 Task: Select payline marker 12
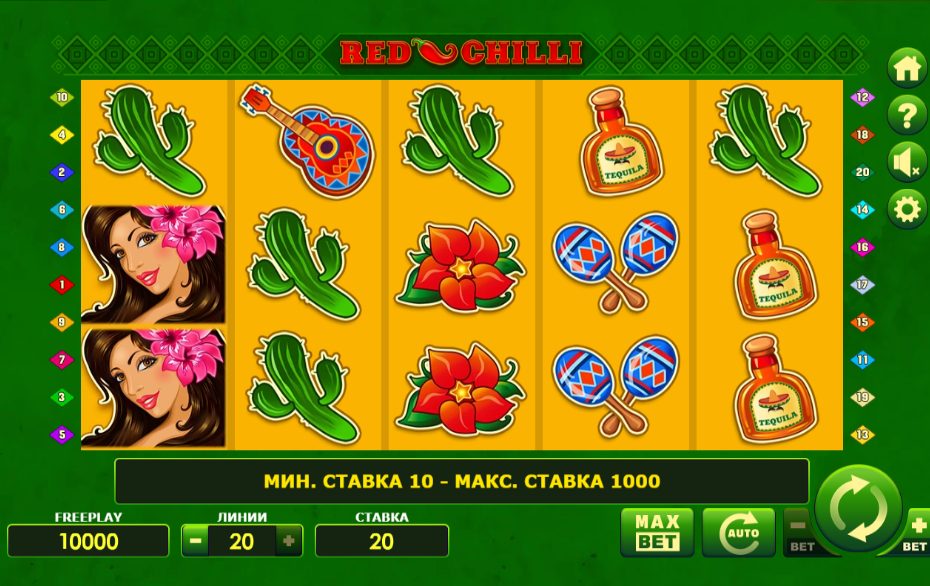862,98
